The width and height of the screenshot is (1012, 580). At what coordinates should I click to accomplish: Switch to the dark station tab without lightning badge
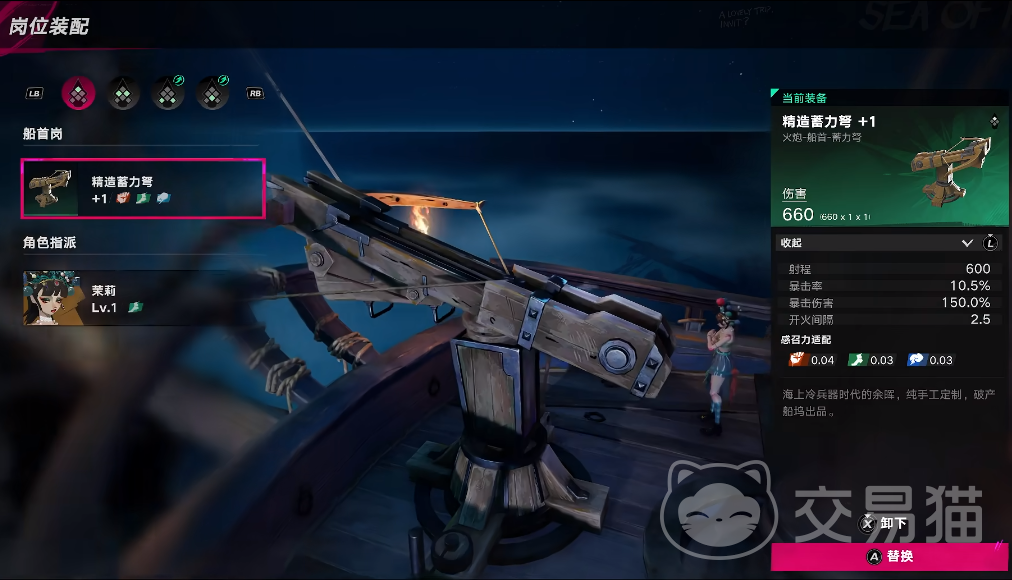point(124,93)
